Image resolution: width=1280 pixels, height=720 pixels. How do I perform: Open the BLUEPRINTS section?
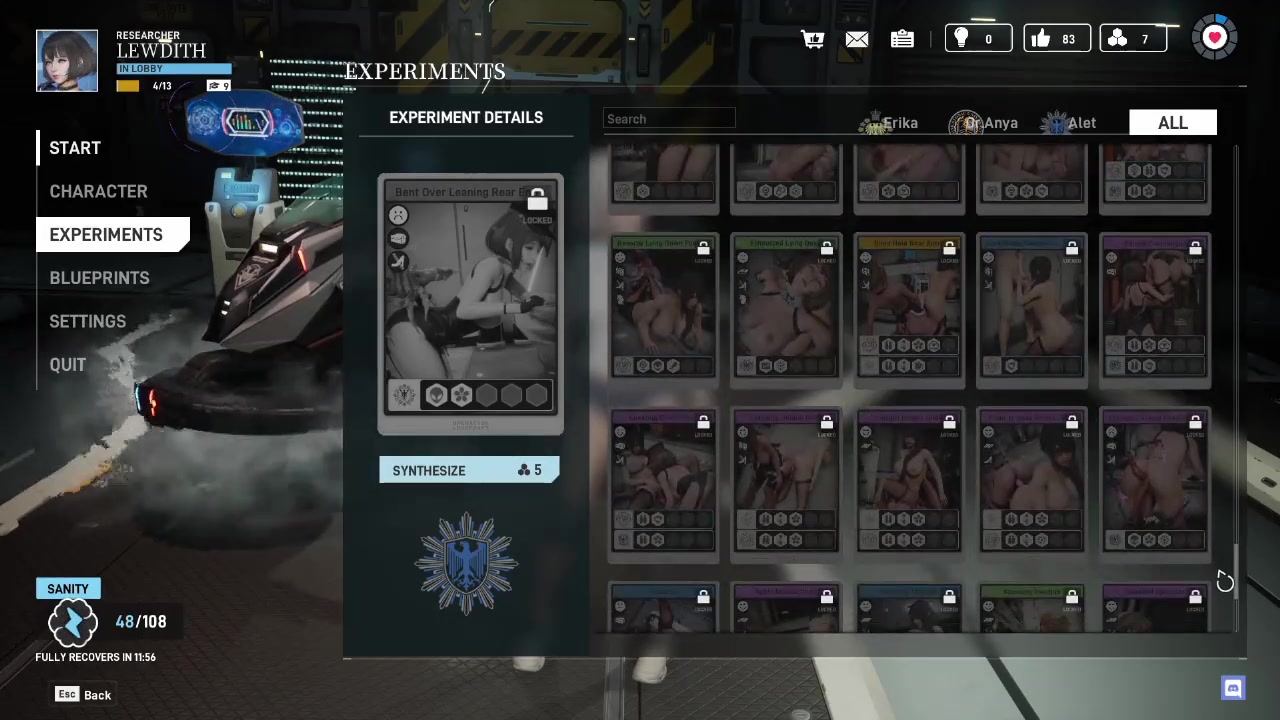[x=99, y=278]
